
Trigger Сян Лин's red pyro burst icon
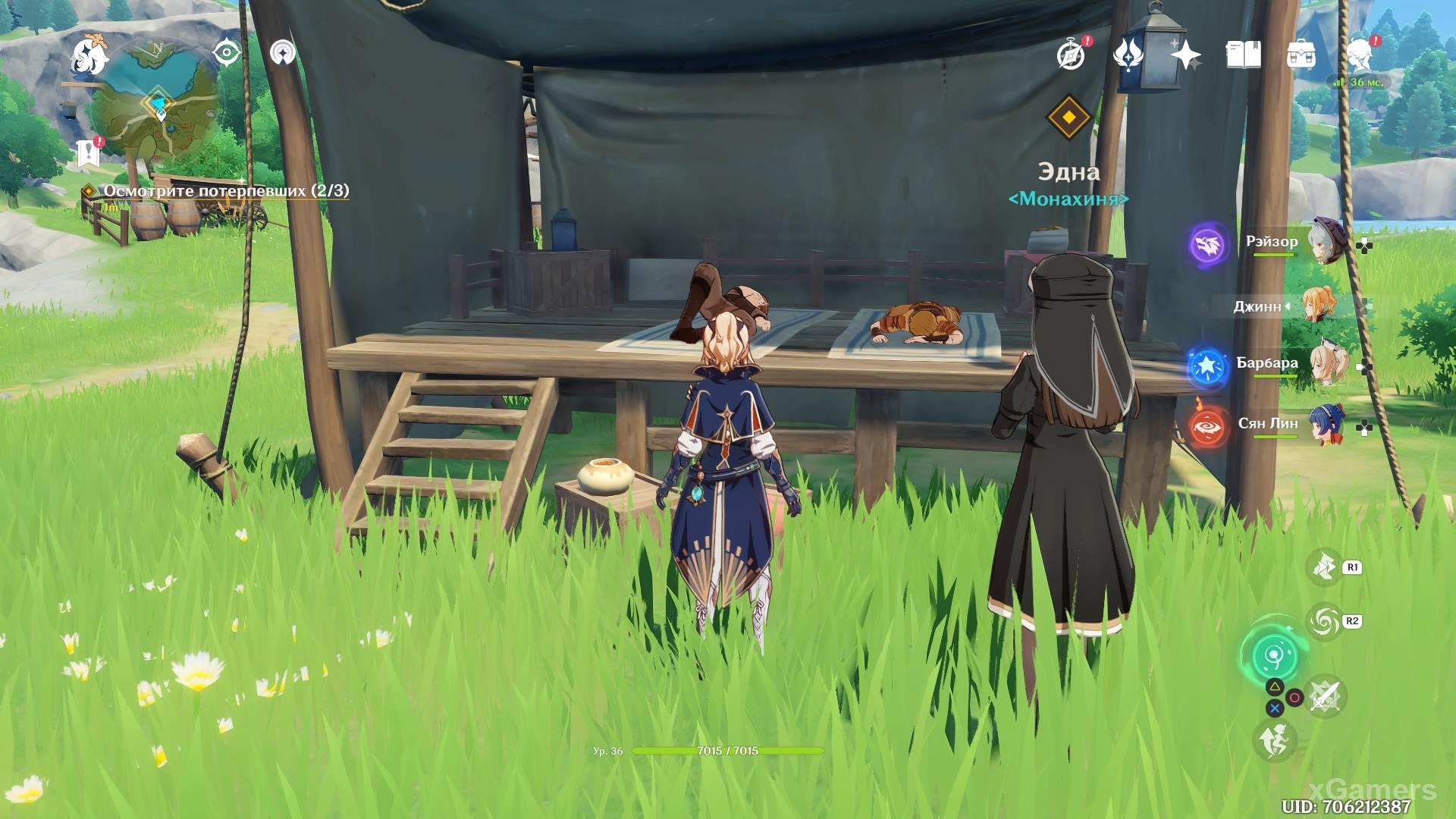pos(1207,427)
